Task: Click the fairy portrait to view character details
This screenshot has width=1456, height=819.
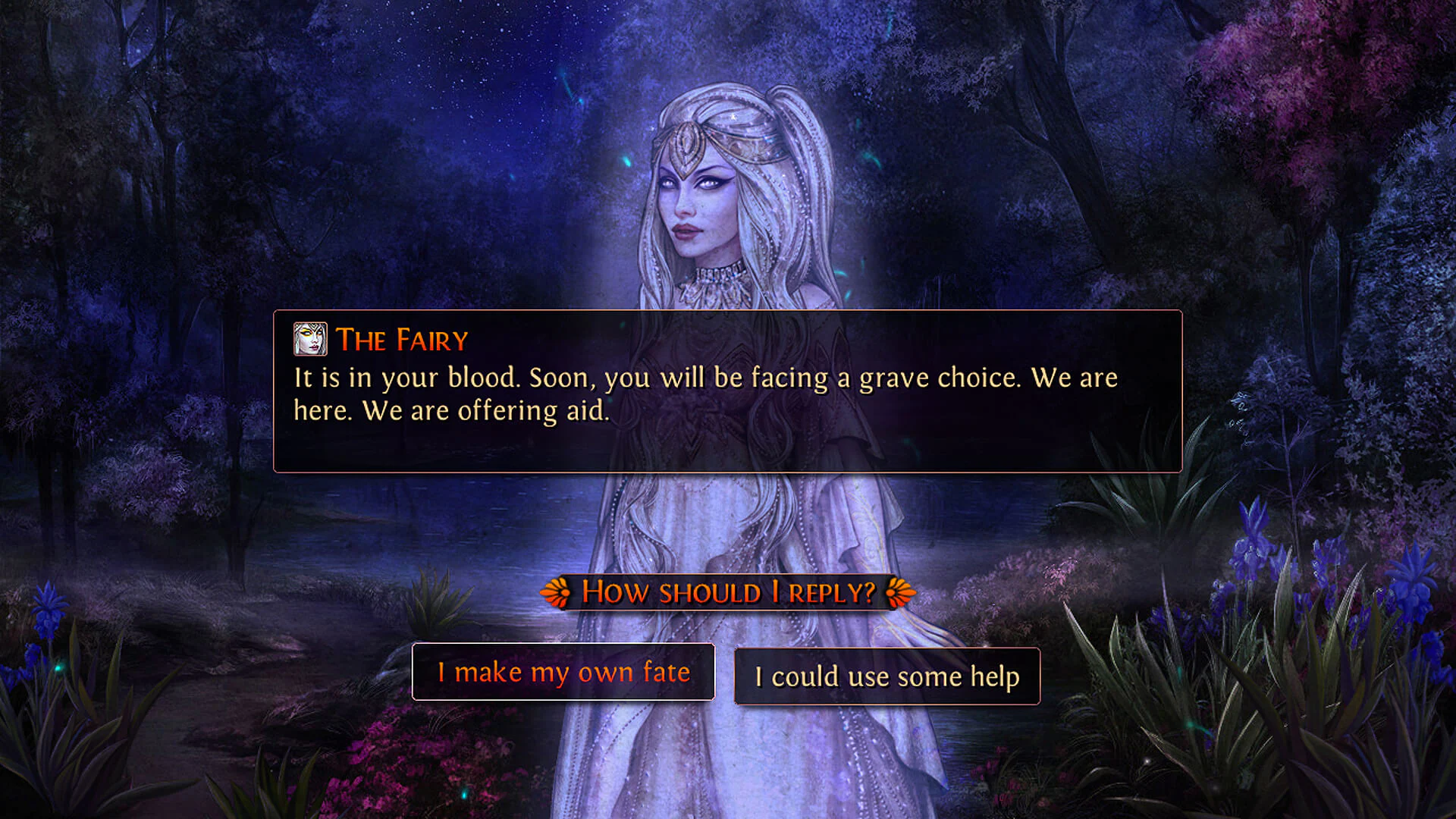Action: [310, 340]
